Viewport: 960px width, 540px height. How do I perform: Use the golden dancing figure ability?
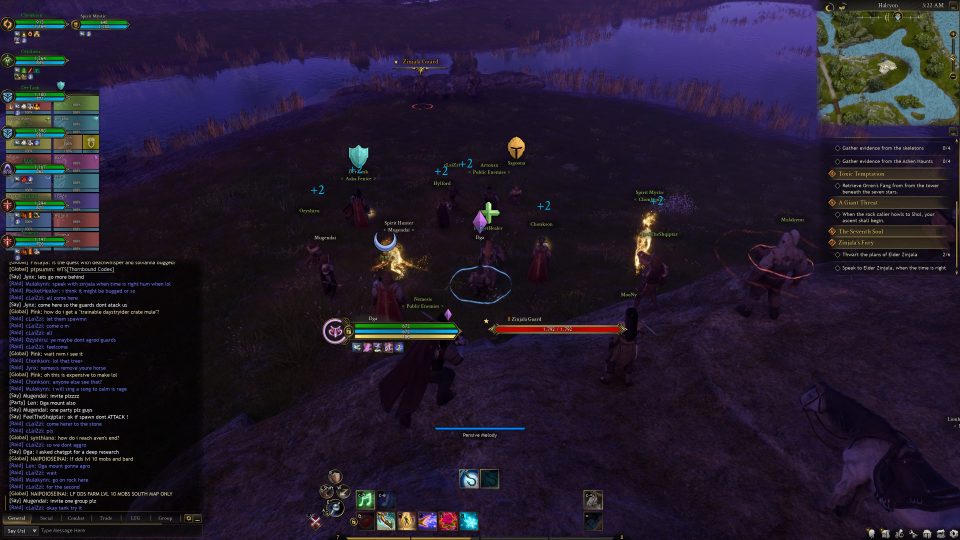[x=407, y=521]
